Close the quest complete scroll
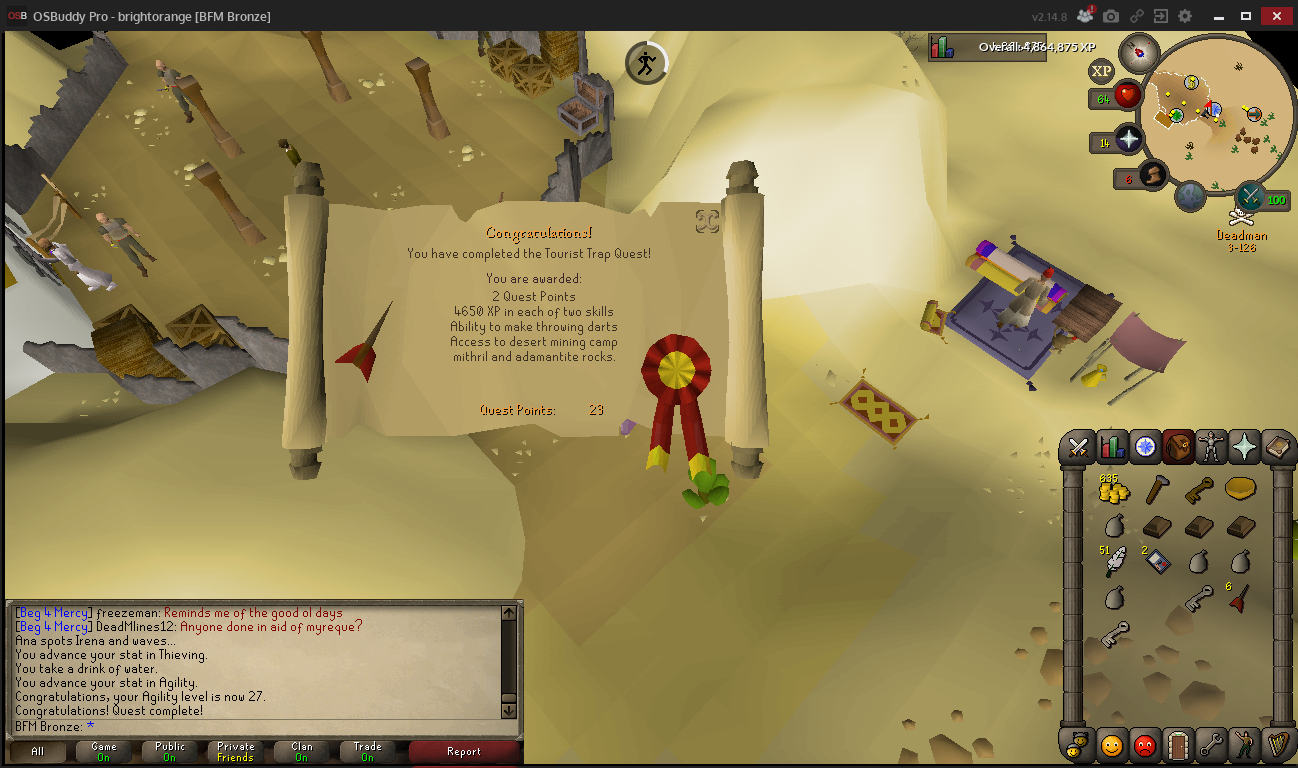The width and height of the screenshot is (1298, 768). point(707,221)
